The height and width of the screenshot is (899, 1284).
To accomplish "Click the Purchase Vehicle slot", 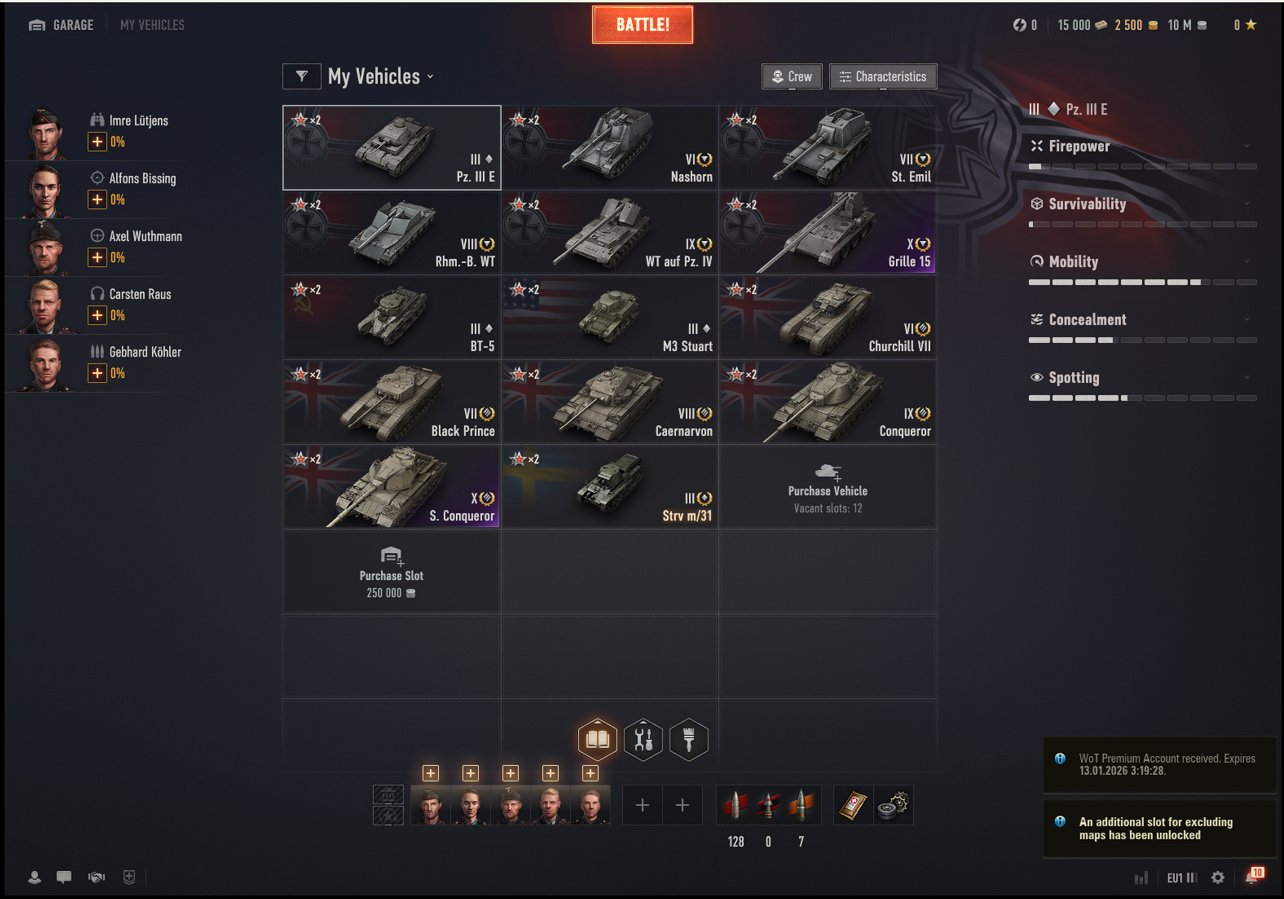I will pos(827,487).
